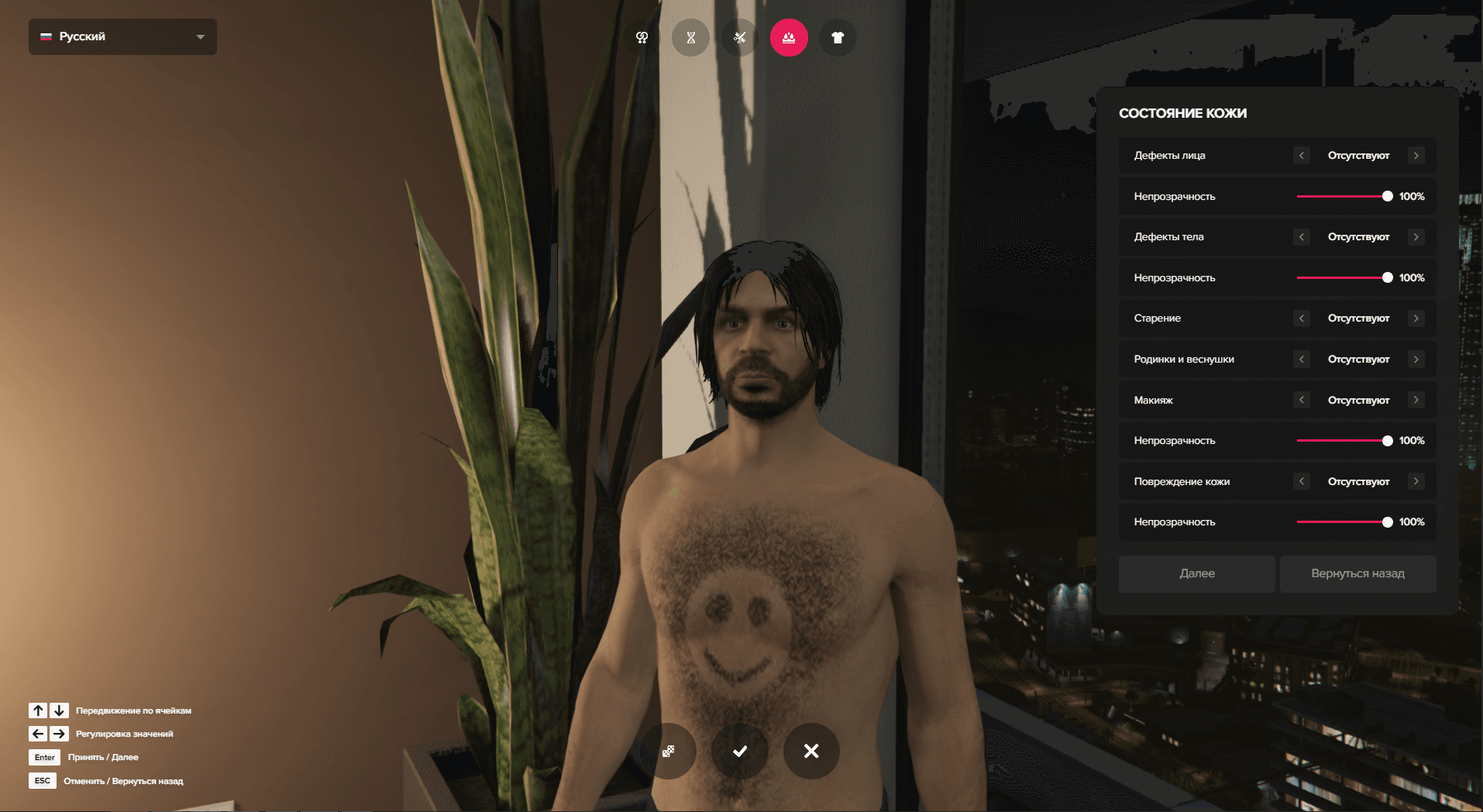Cancel with the round X button
This screenshot has width=1483, height=812.
click(811, 751)
